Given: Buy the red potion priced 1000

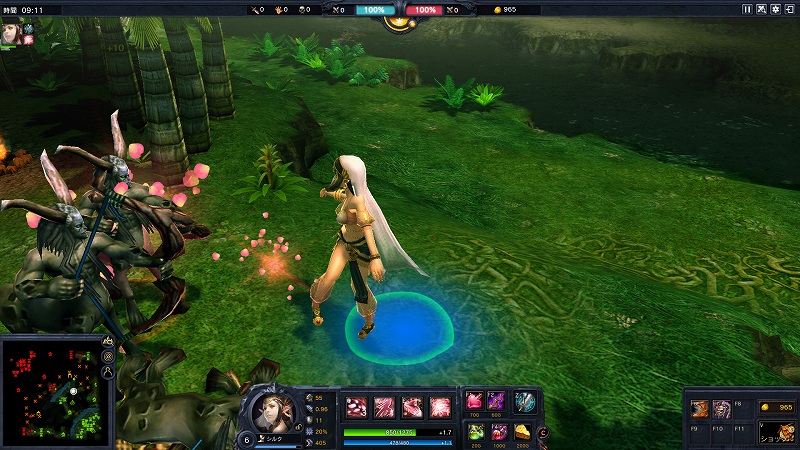Looking at the screenshot, I should [498, 432].
